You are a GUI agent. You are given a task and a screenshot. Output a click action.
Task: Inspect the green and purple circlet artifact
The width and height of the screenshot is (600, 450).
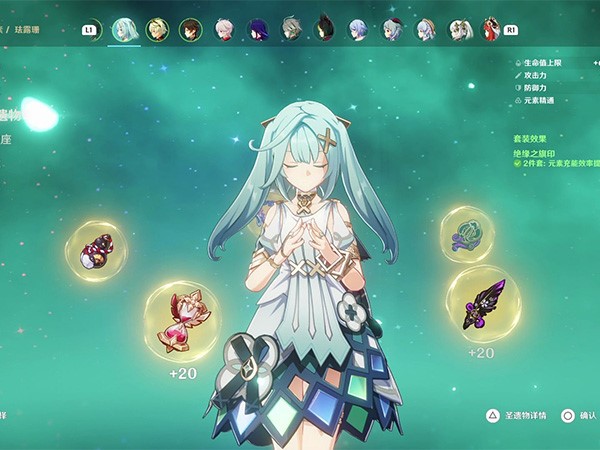coord(467,235)
